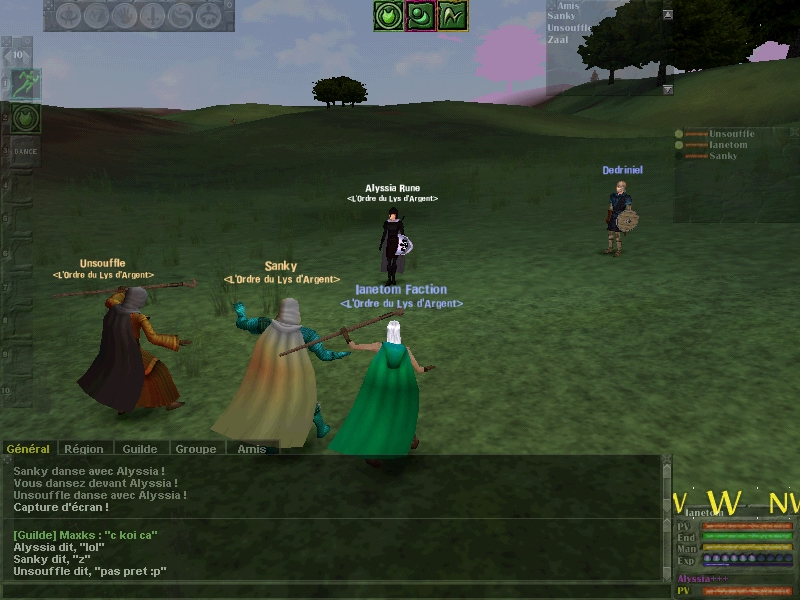Open the Guilde chat tab
This screenshot has height=600, width=800.
142,449
